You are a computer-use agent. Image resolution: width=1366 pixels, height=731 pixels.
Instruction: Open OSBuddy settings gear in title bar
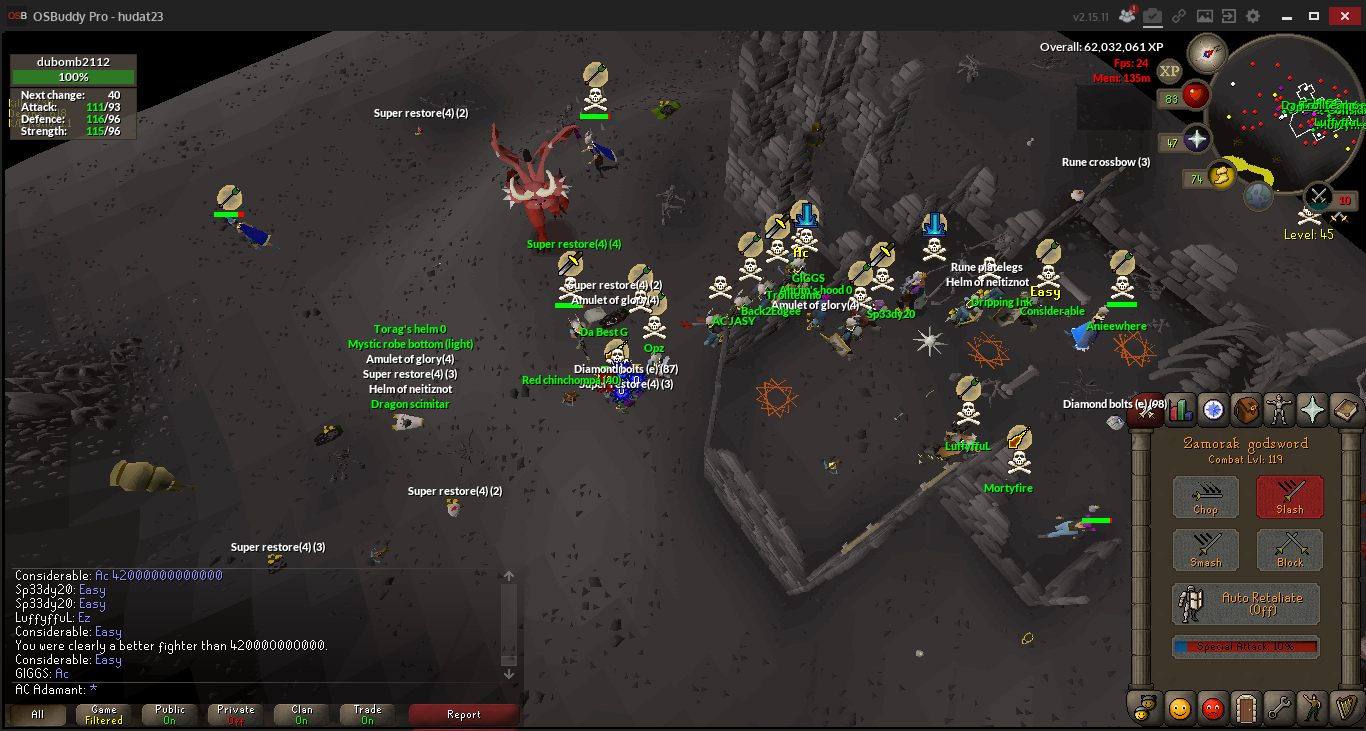1253,16
